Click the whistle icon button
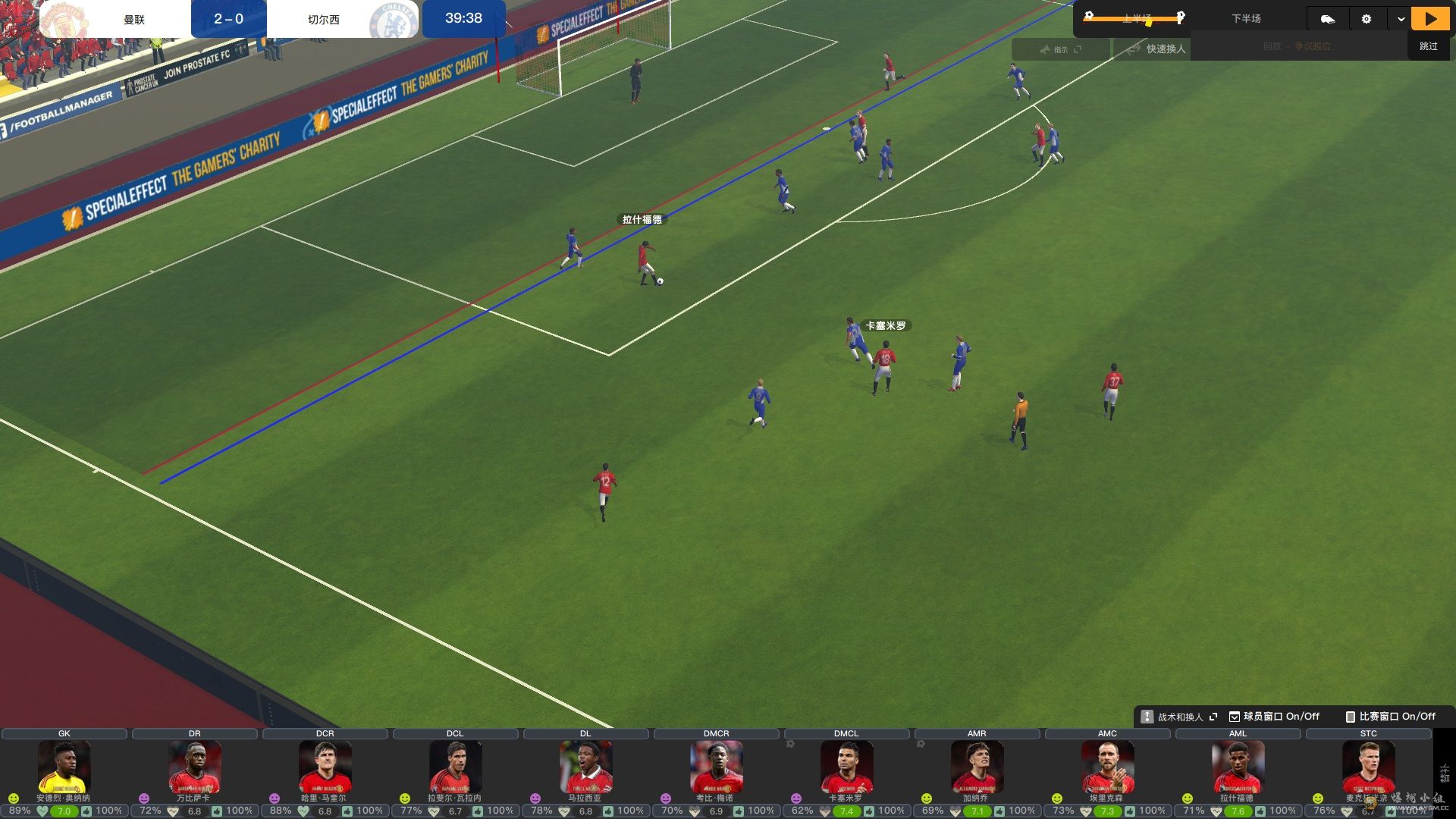The width and height of the screenshot is (1456, 819). point(1327,19)
